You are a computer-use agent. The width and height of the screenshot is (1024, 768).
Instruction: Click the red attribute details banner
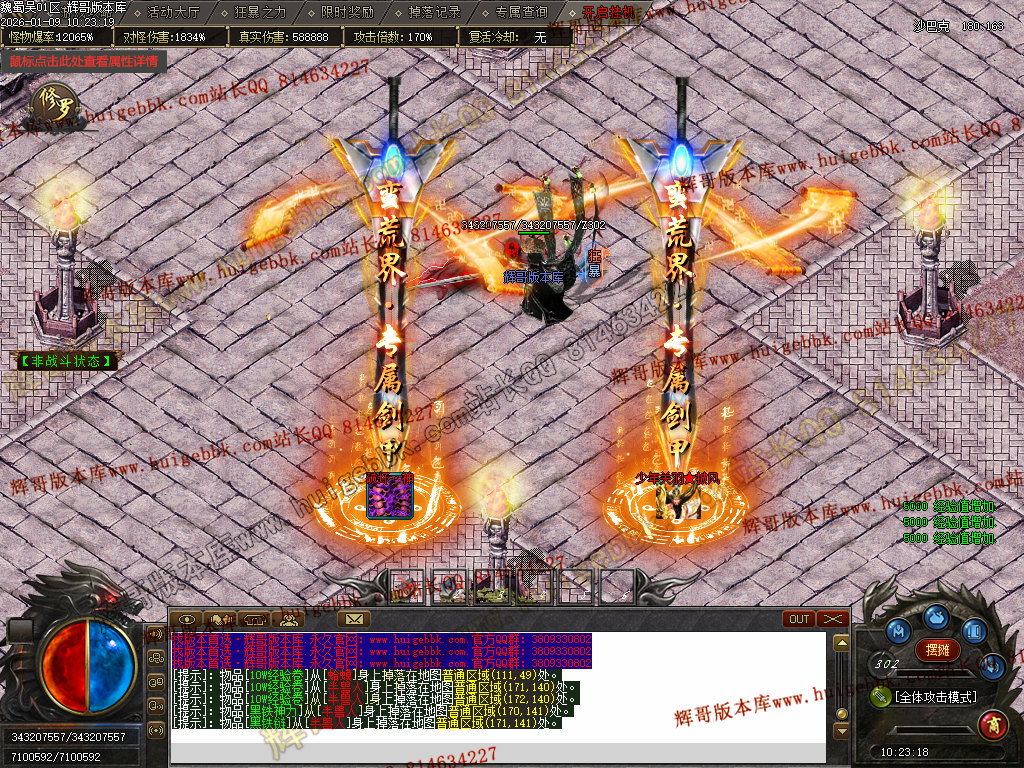click(x=84, y=61)
